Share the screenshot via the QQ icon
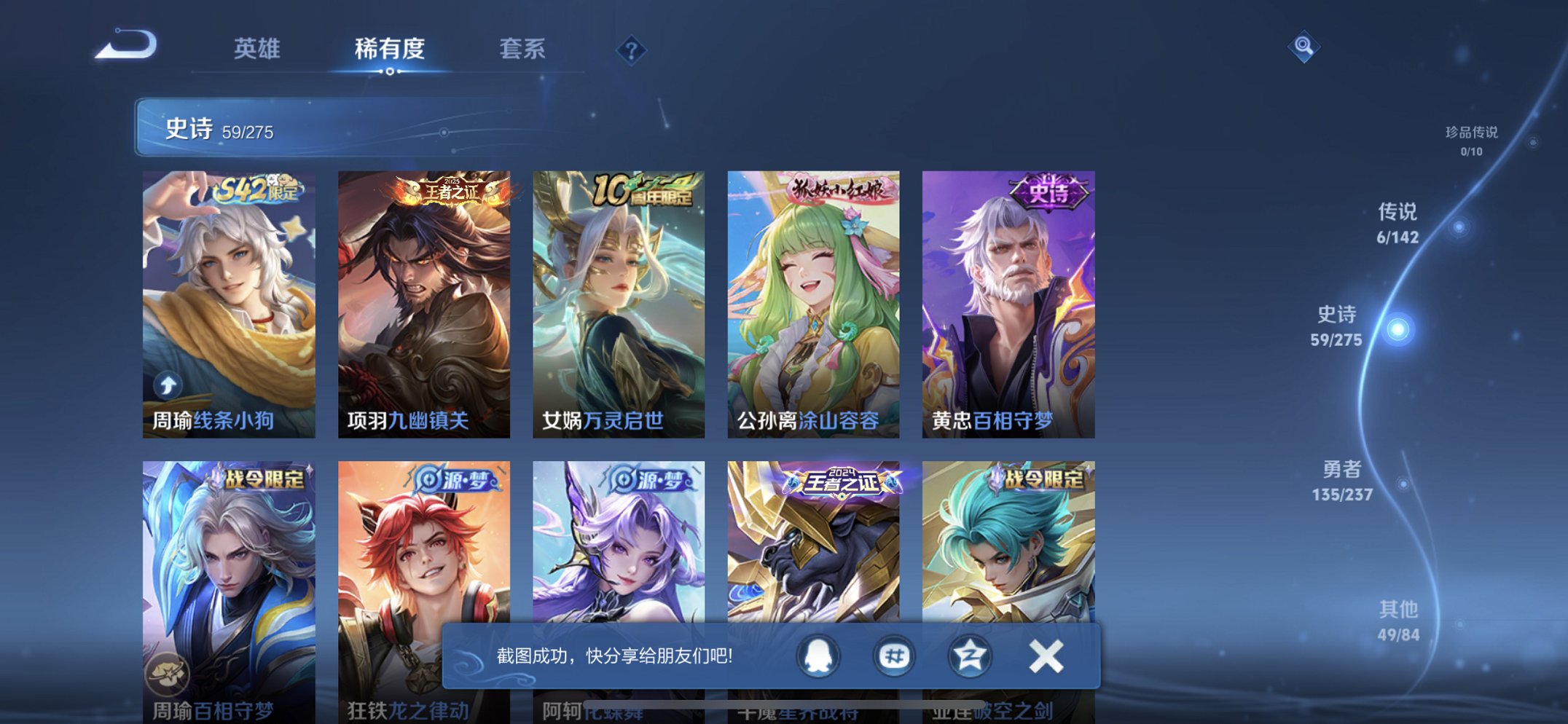The width and height of the screenshot is (1568, 724). tap(816, 656)
